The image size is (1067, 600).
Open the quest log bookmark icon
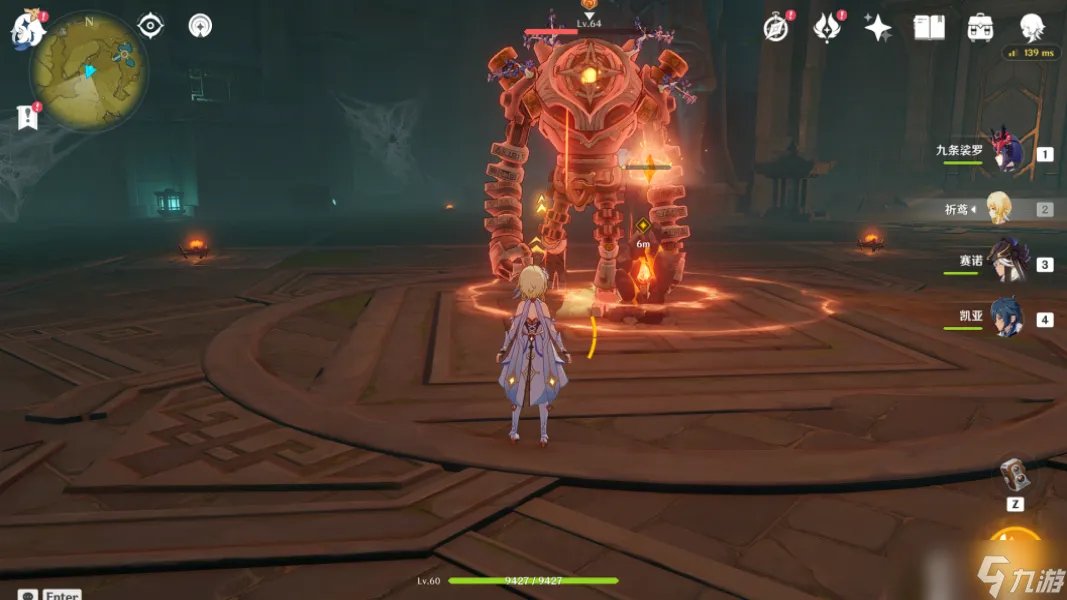click(x=27, y=117)
